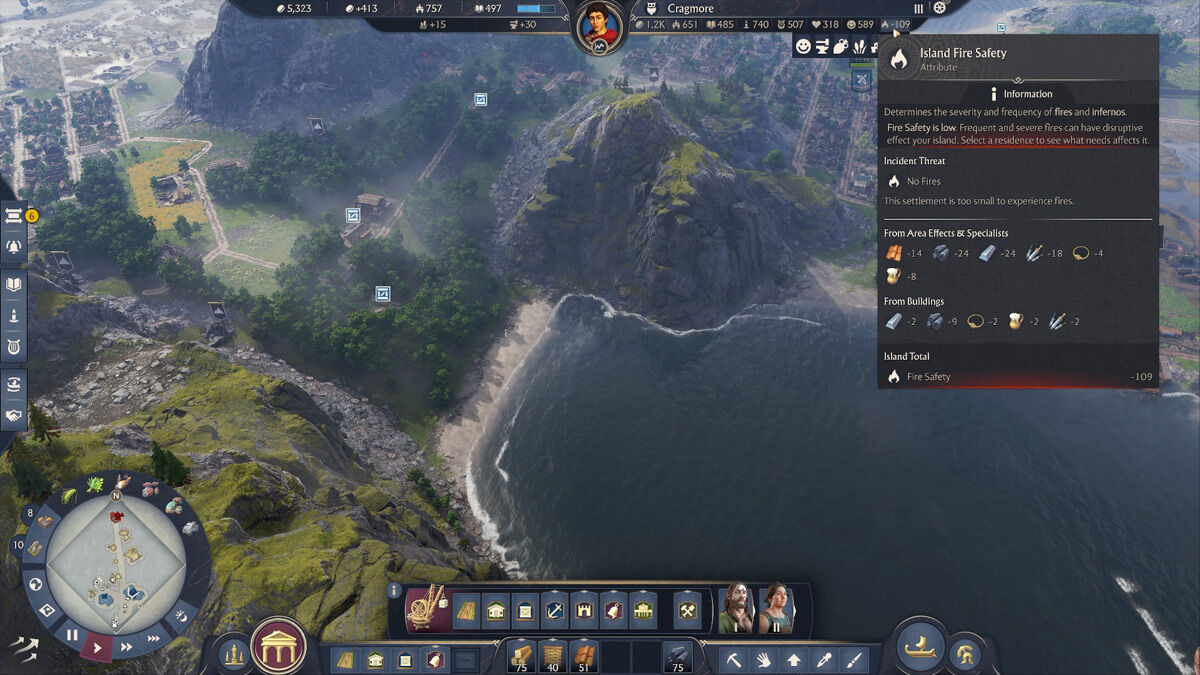This screenshot has width=1200, height=675.
Task: Select the road building tool
Action: [466, 609]
